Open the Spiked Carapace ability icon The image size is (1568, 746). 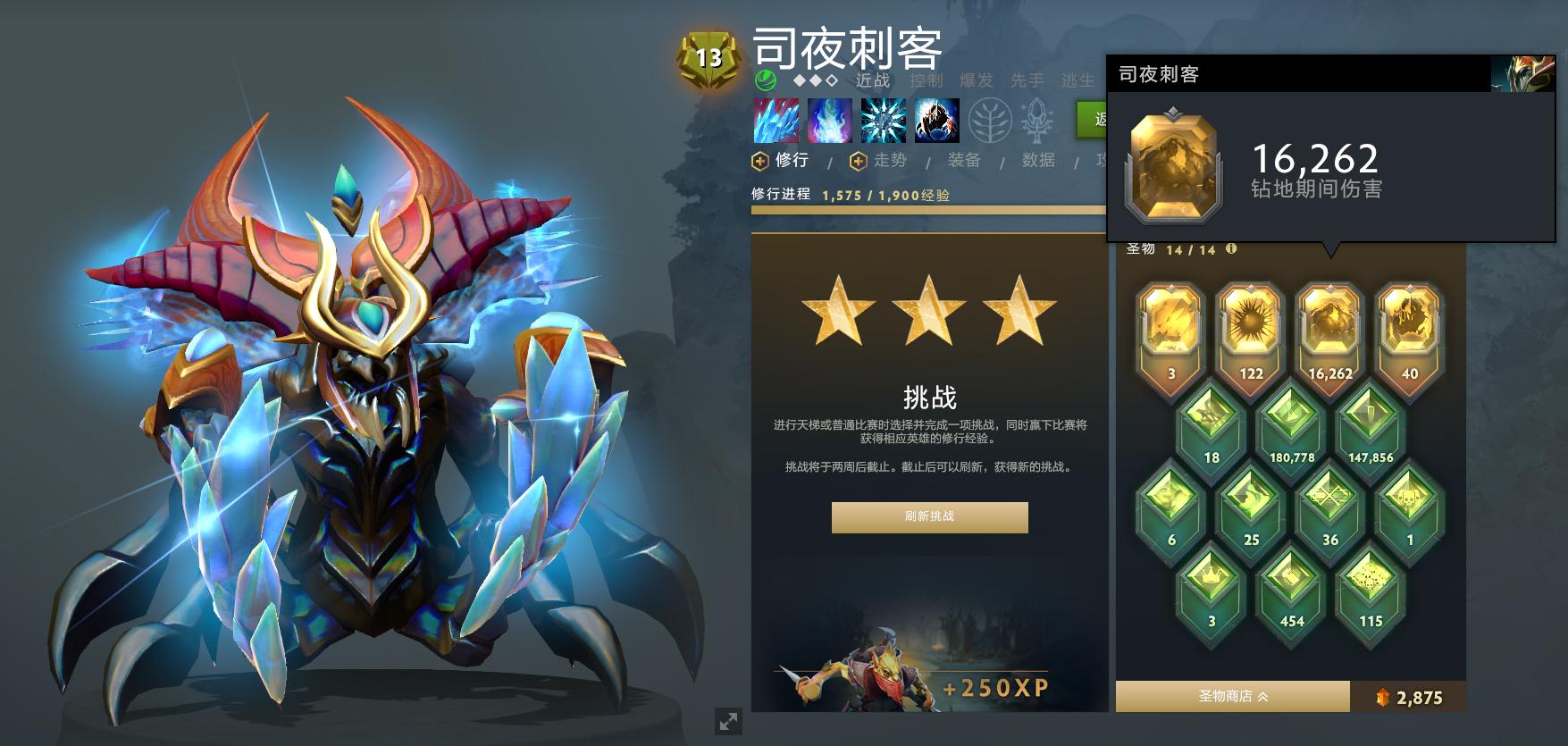(x=885, y=119)
